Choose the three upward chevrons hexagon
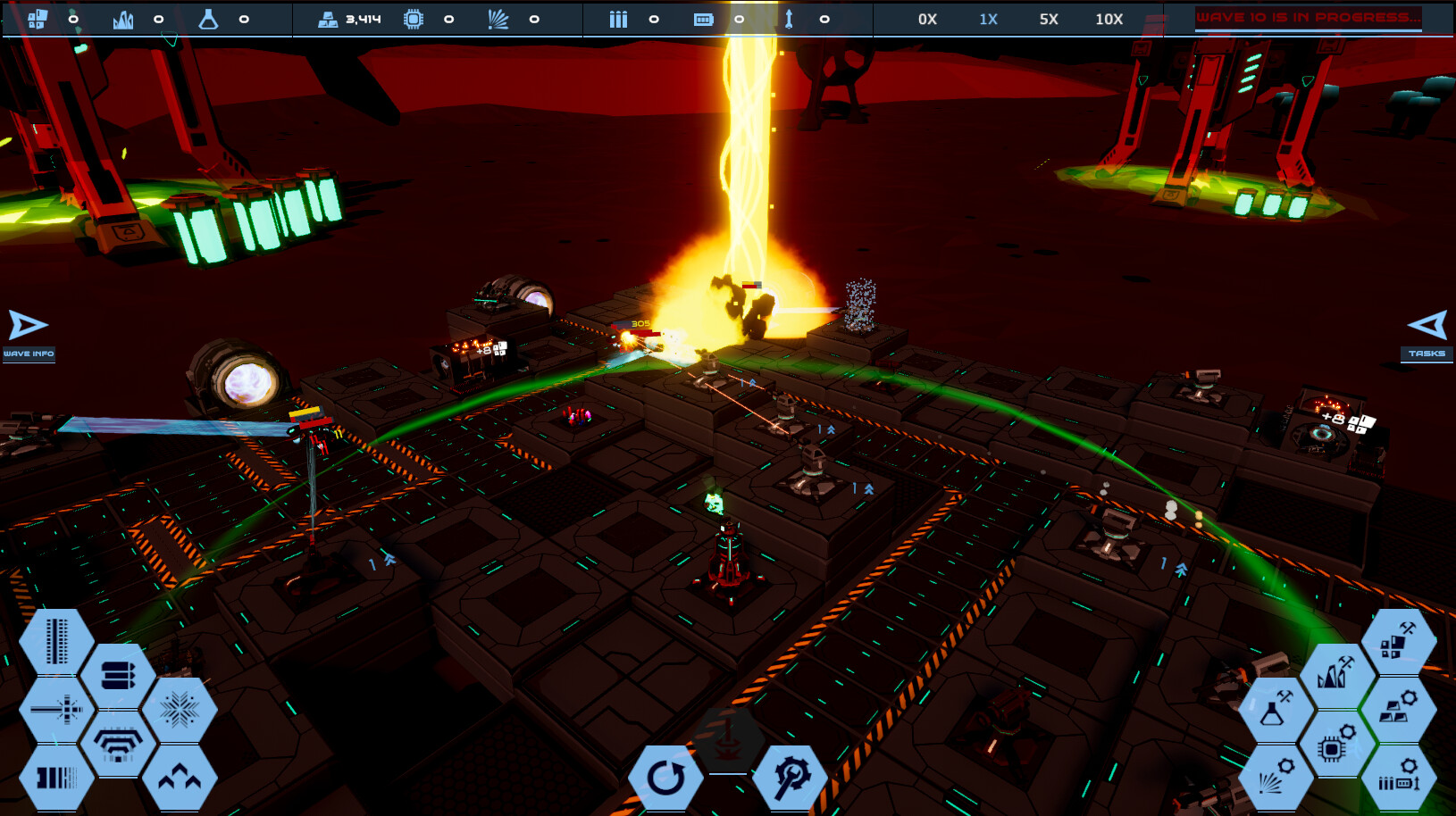 click(x=180, y=778)
